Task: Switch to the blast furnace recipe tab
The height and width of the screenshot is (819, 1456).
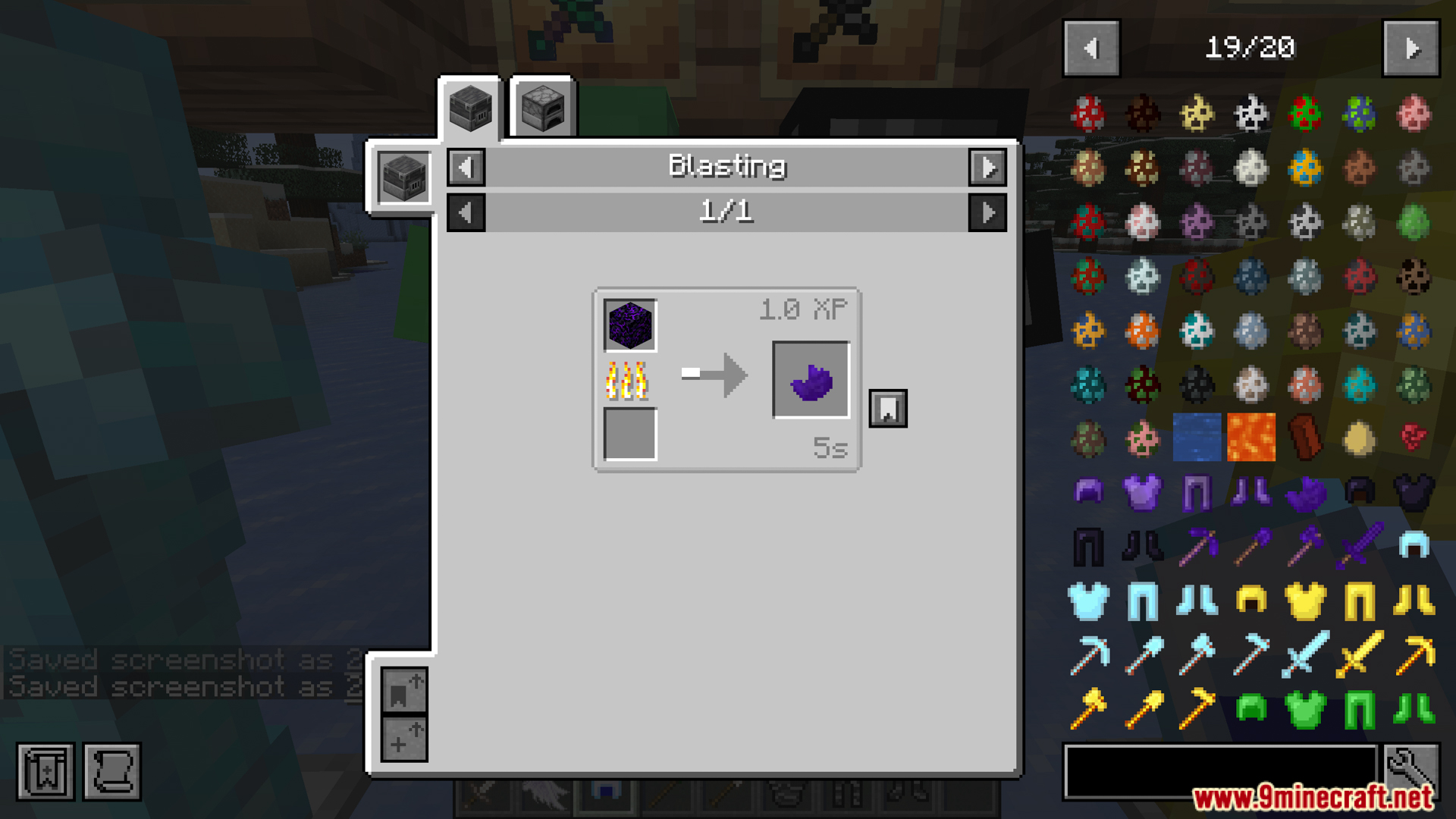Action: 470,108
